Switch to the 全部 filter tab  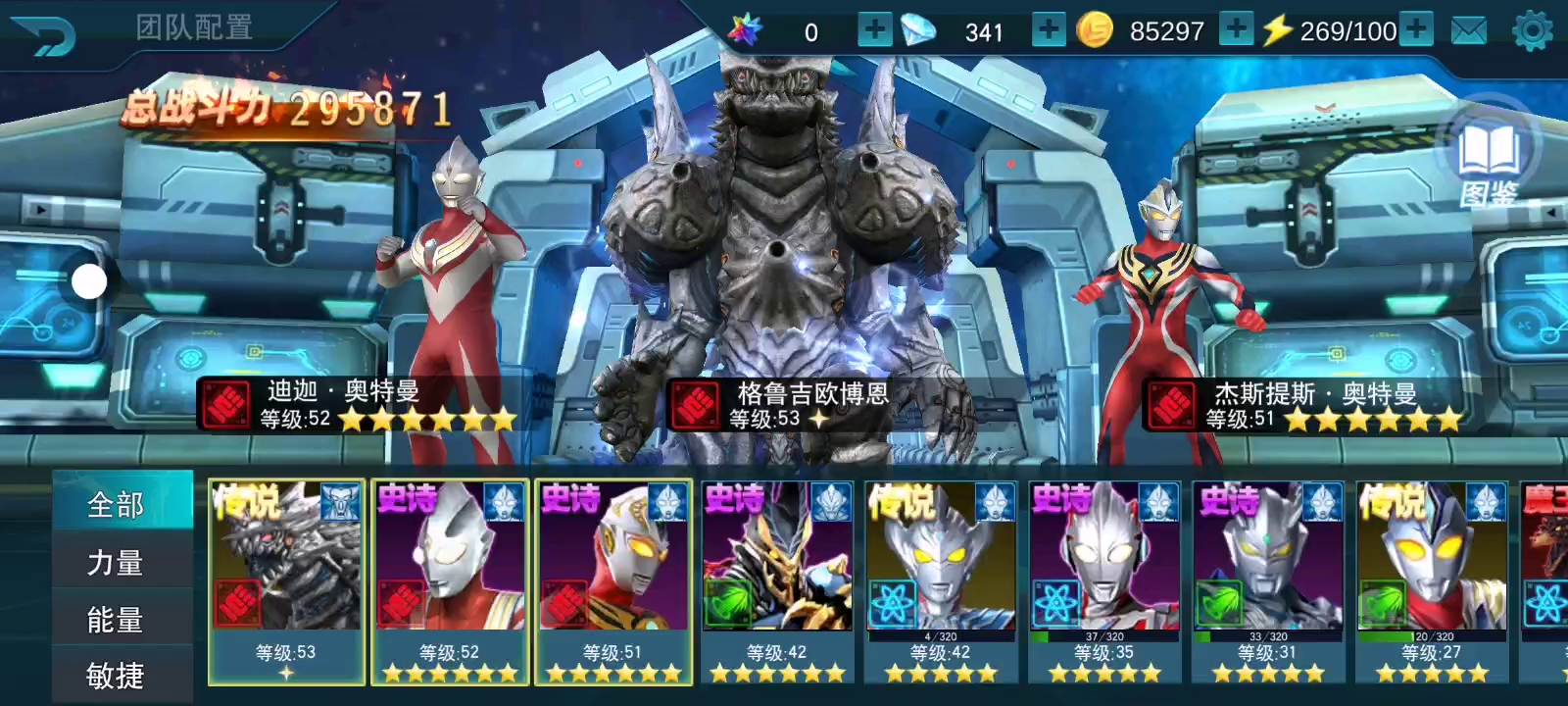tap(117, 505)
